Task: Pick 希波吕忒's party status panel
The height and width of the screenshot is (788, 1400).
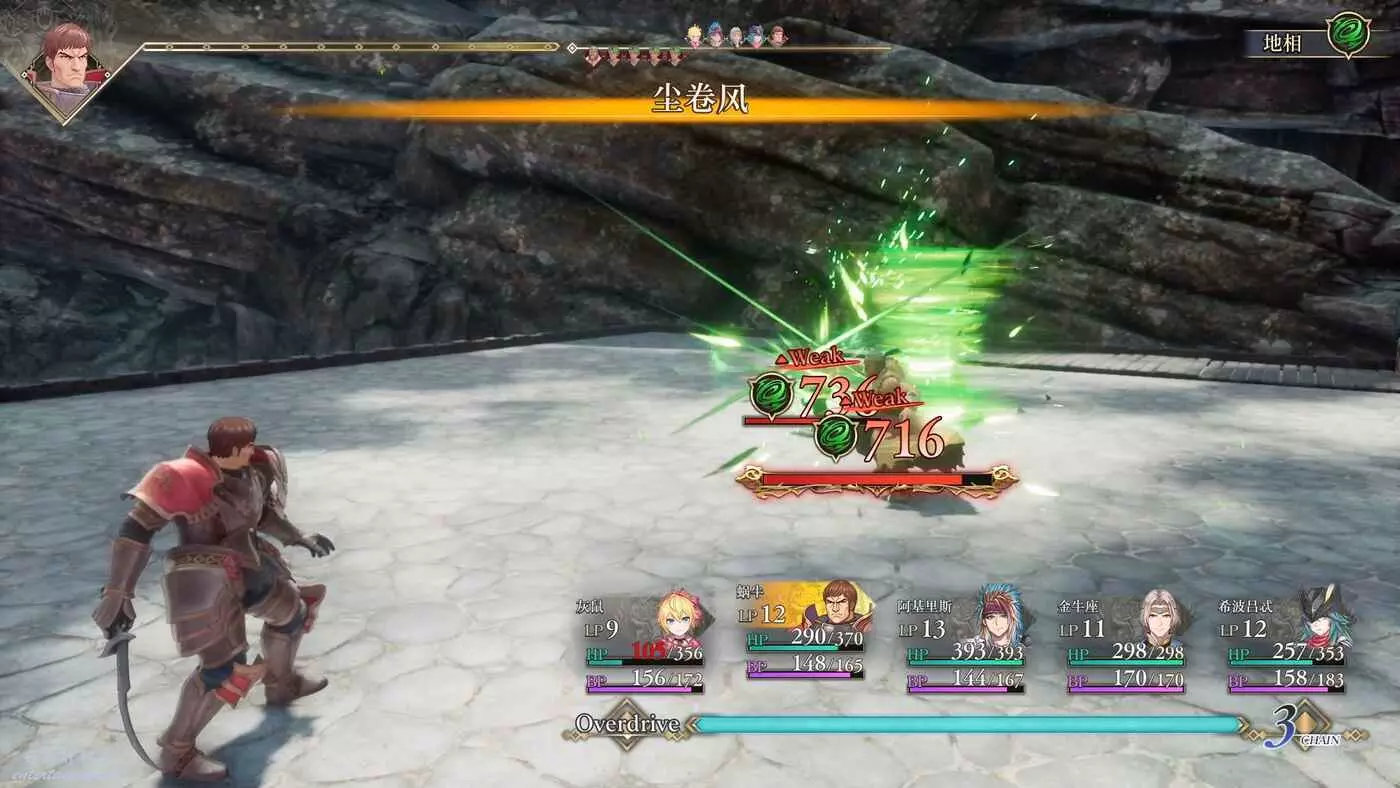Action: point(1286,643)
